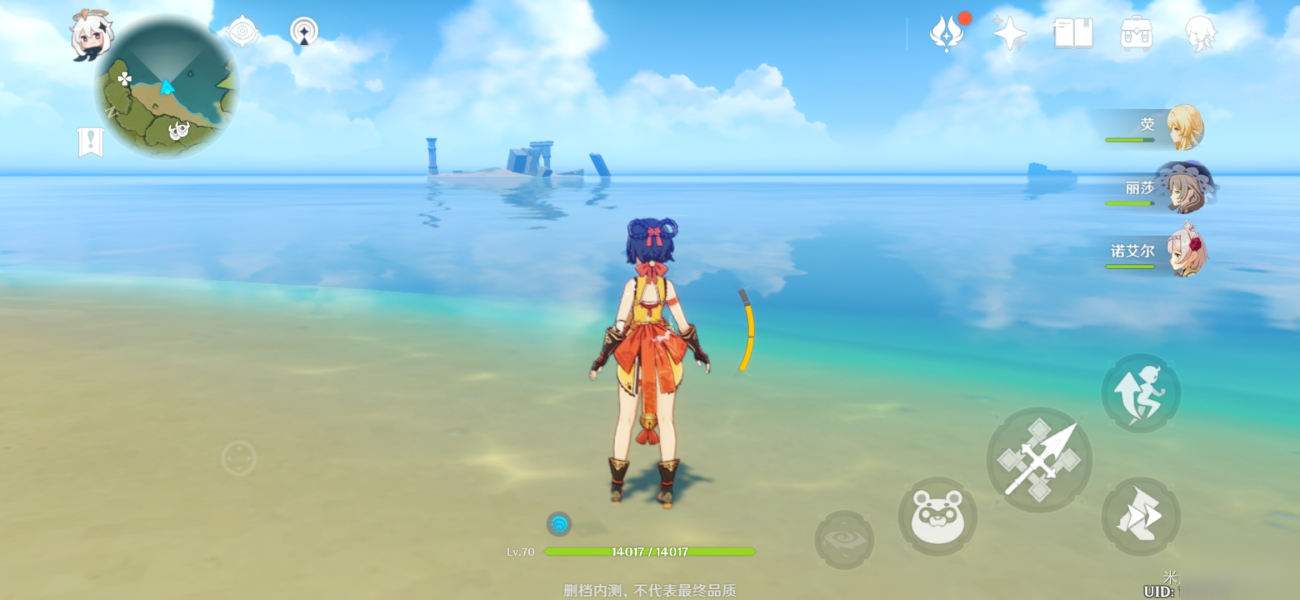Open the adventurer handbook book icon
Viewport: 1300px width, 600px height.
1072,33
